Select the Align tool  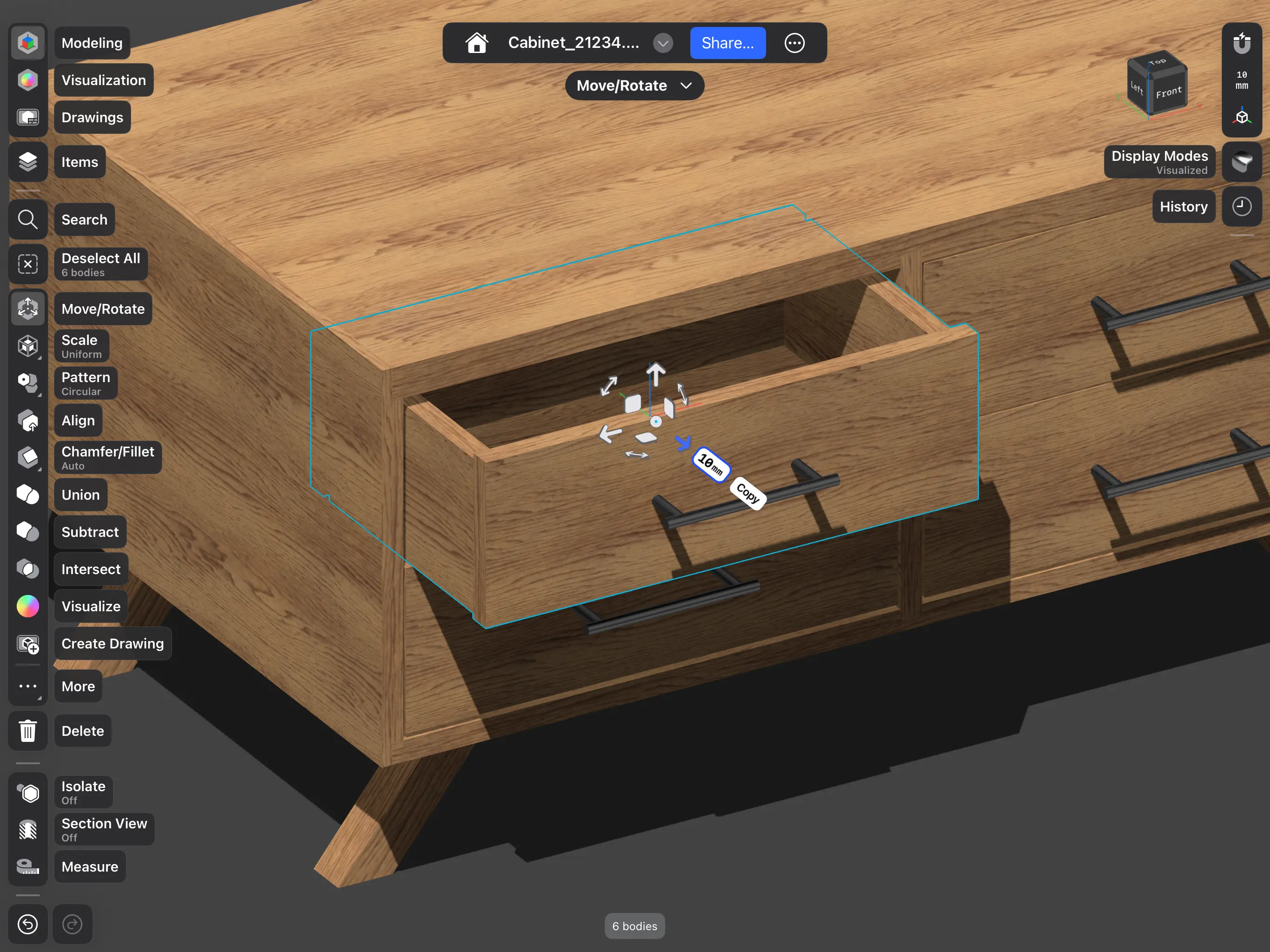click(78, 420)
